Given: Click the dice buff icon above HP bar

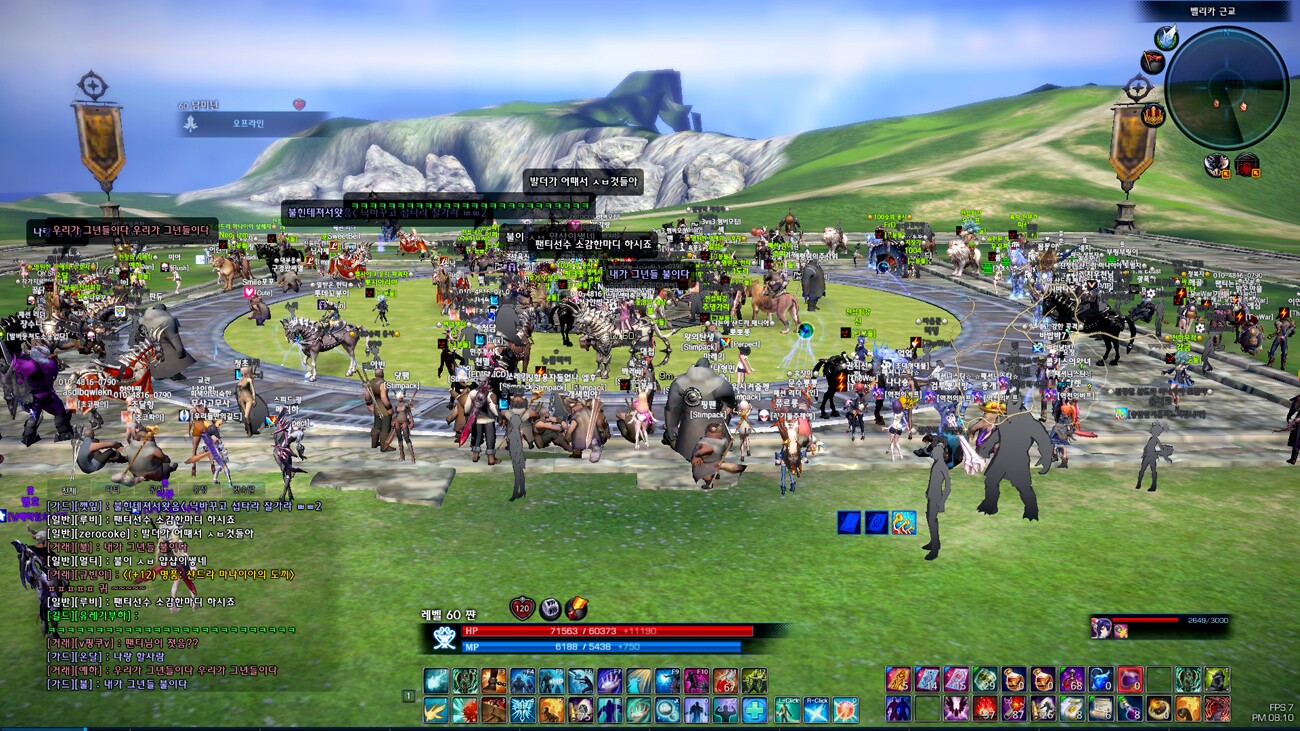Looking at the screenshot, I should (550, 608).
